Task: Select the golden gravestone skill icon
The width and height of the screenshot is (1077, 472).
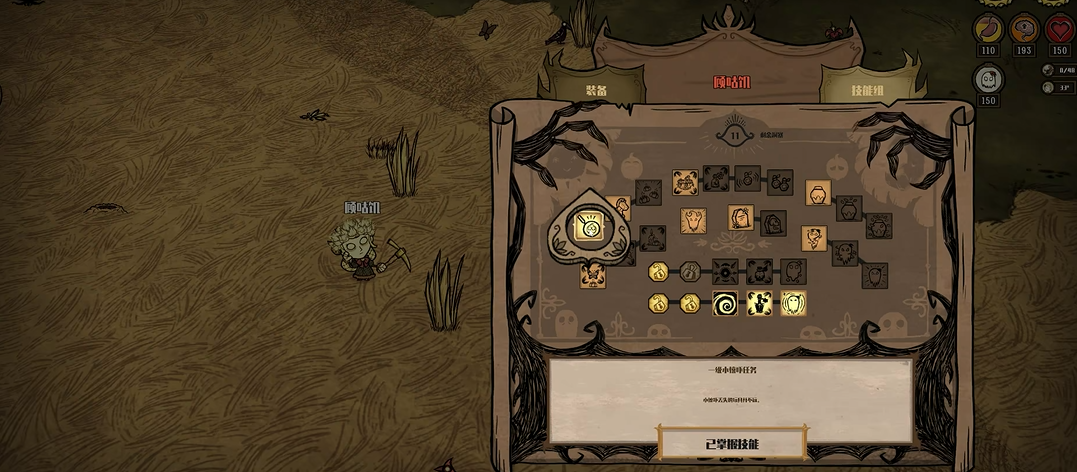Action: point(740,217)
